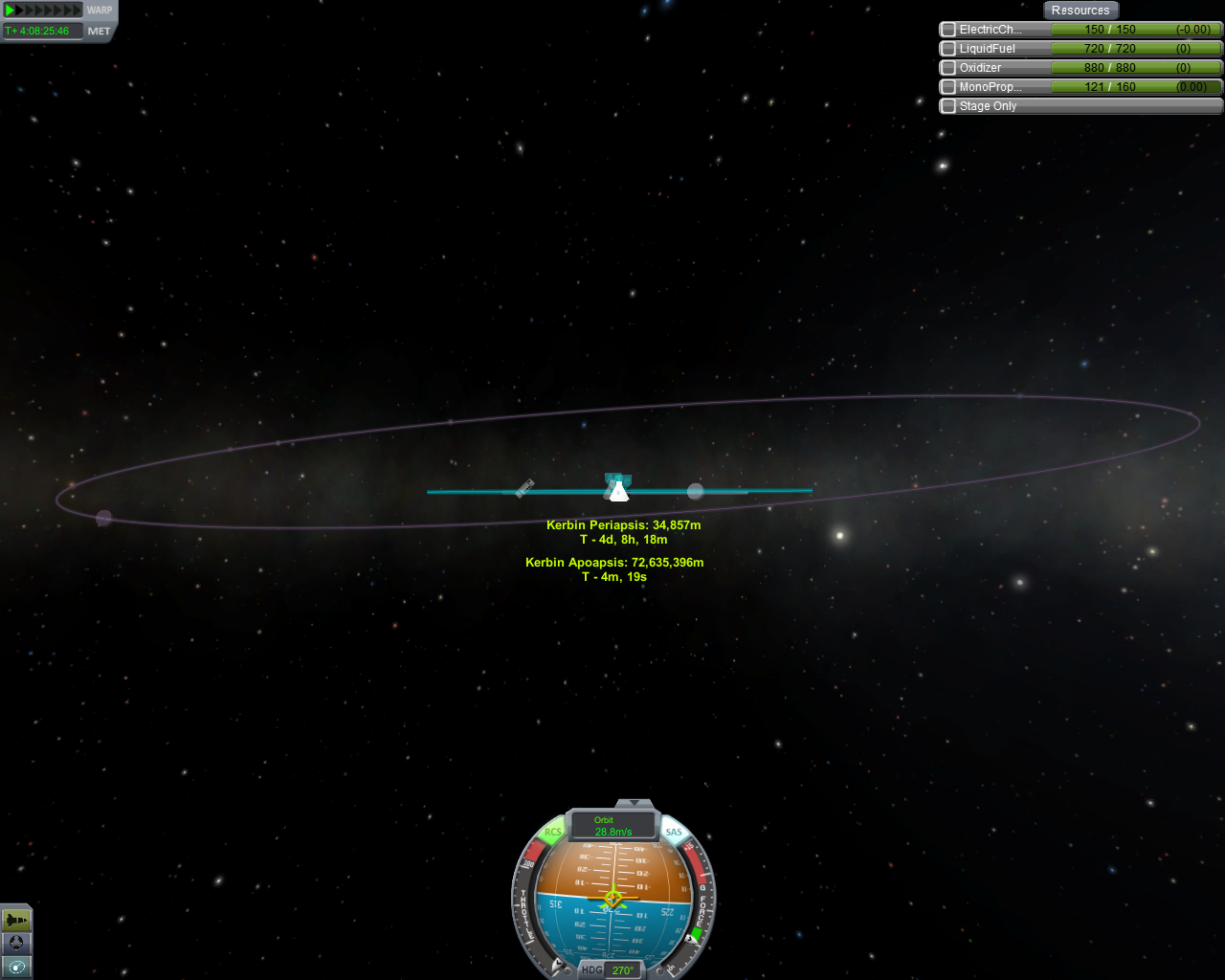The width and height of the screenshot is (1225, 980).
Task: Check the Oxidizer resource box
Action: pyautogui.click(x=948, y=68)
